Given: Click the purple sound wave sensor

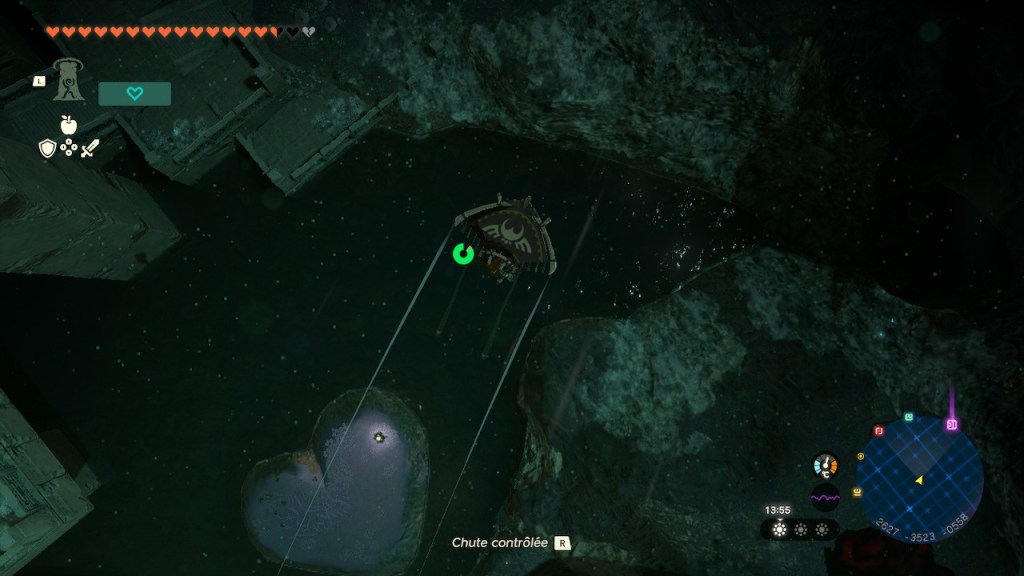Looking at the screenshot, I should (825, 497).
